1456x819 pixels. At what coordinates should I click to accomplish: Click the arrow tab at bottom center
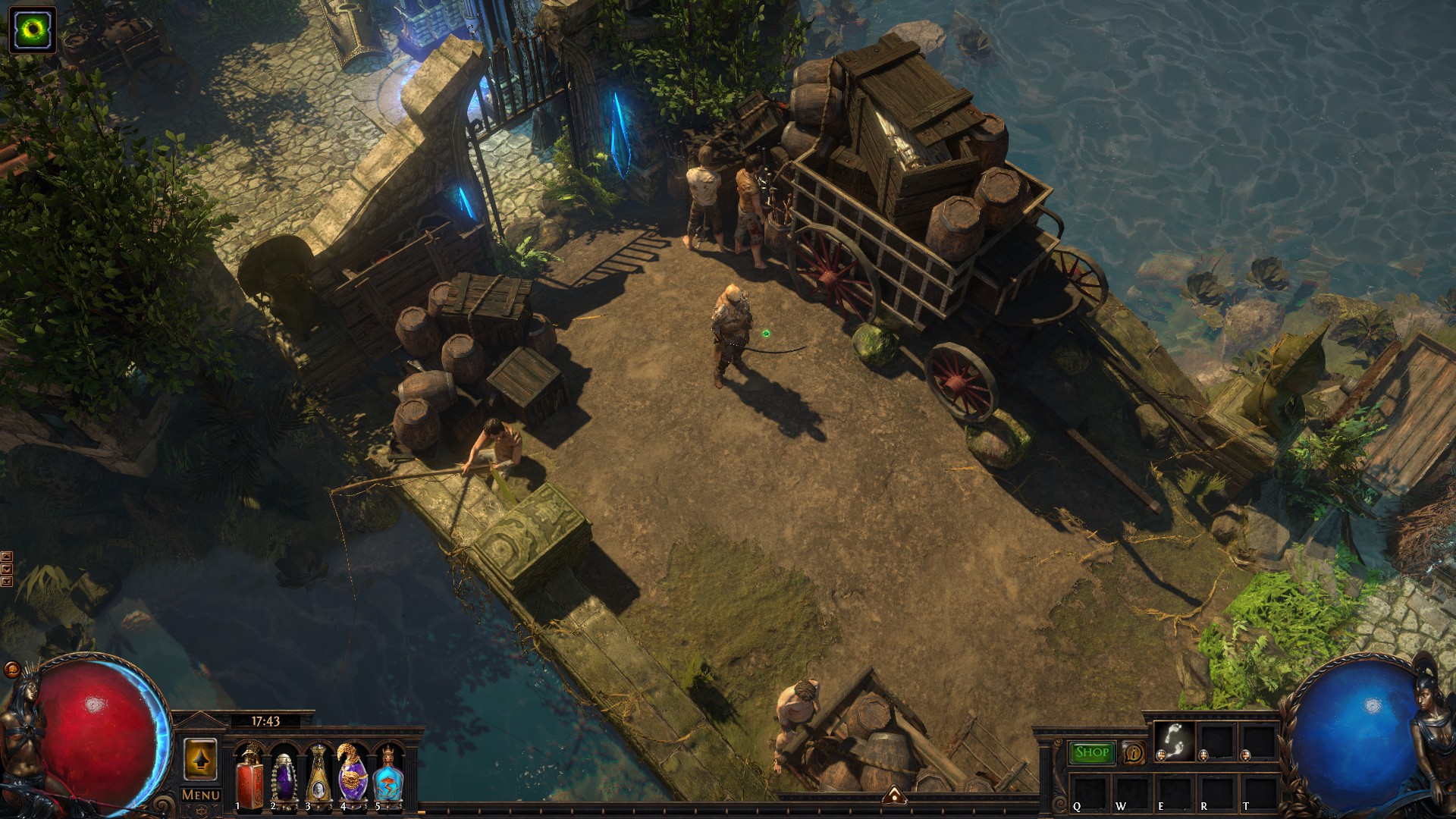pyautogui.click(x=896, y=795)
